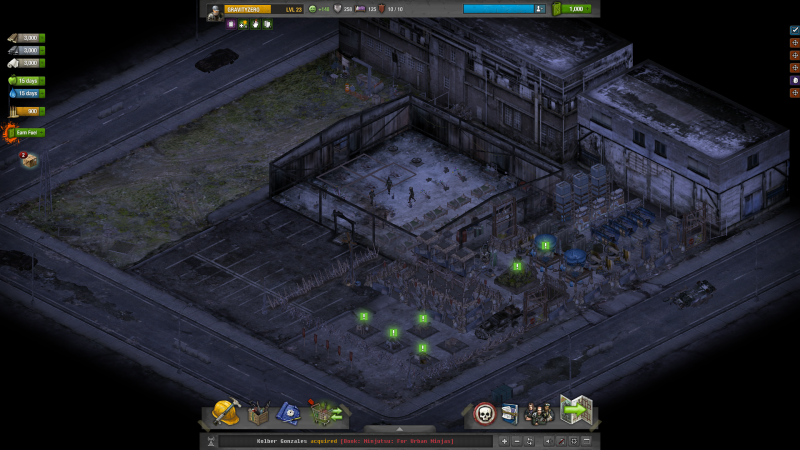
Task: Open the blueprint schematics menu
Action: (289, 412)
